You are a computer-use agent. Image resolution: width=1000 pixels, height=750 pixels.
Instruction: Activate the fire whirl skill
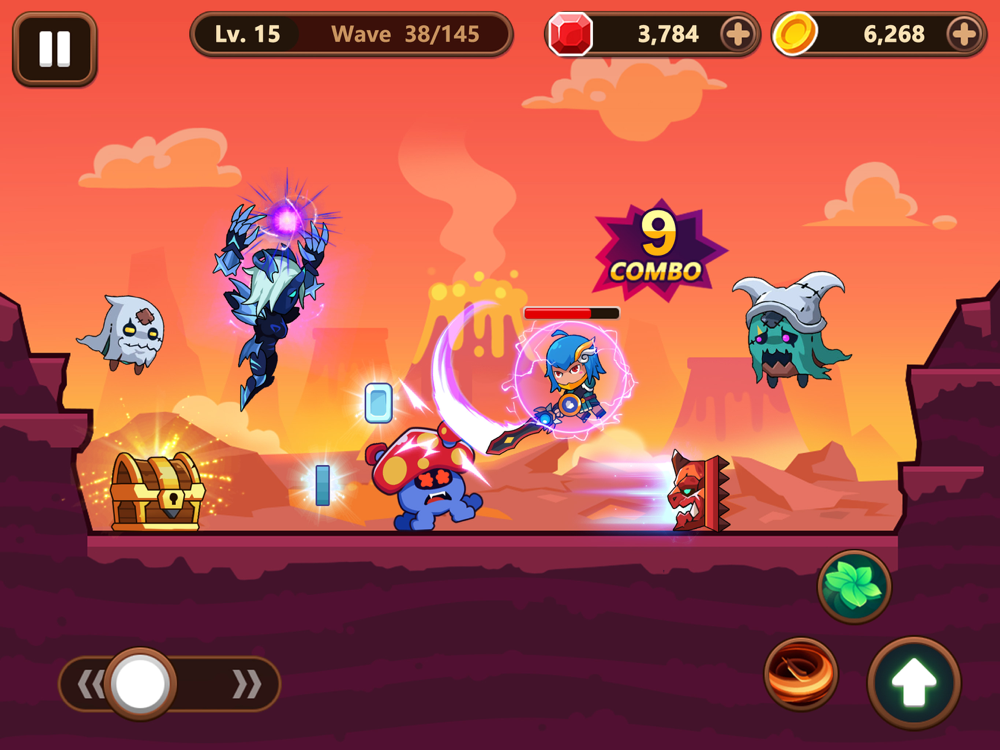(x=801, y=674)
